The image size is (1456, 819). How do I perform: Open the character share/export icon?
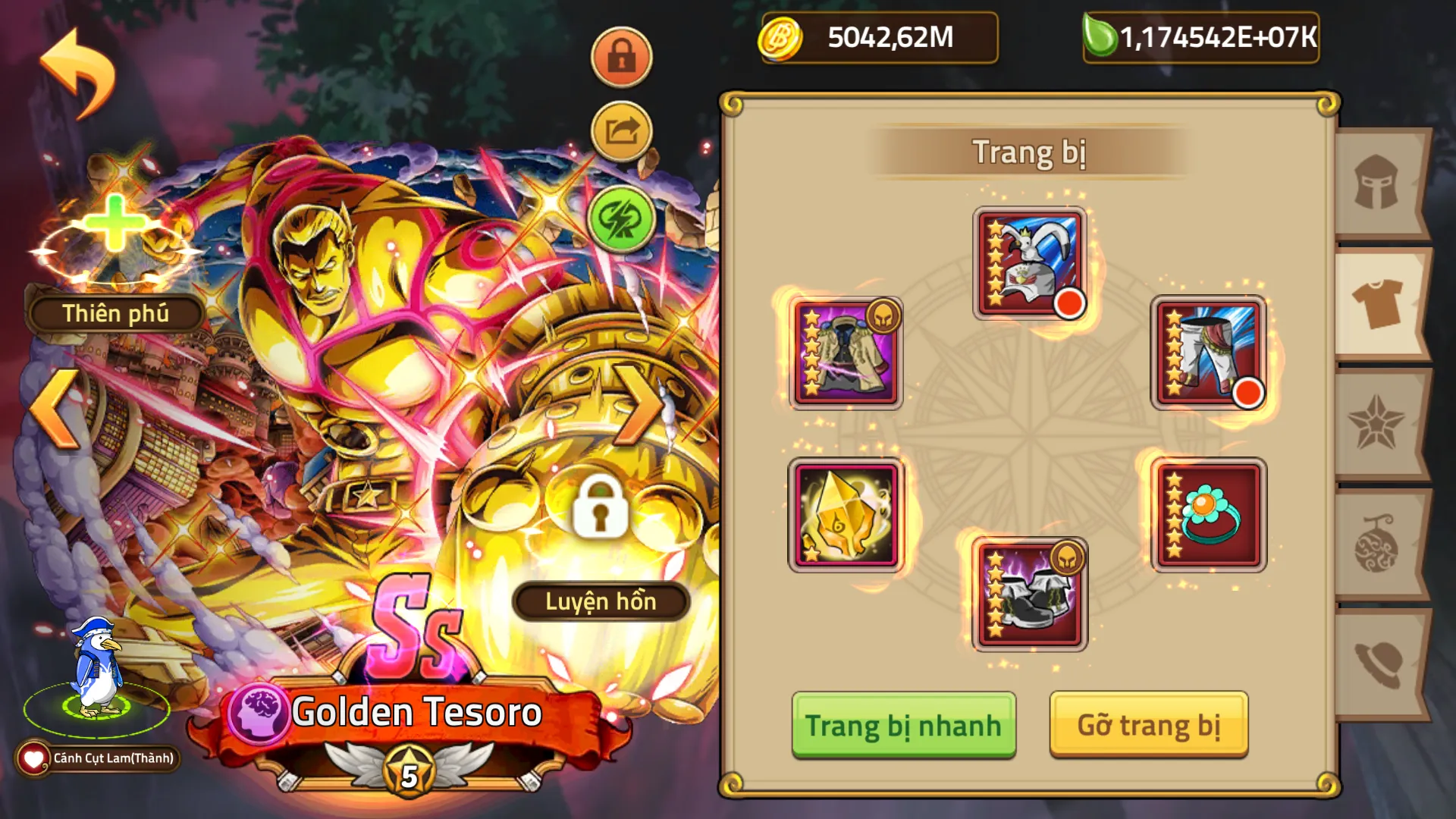620,130
